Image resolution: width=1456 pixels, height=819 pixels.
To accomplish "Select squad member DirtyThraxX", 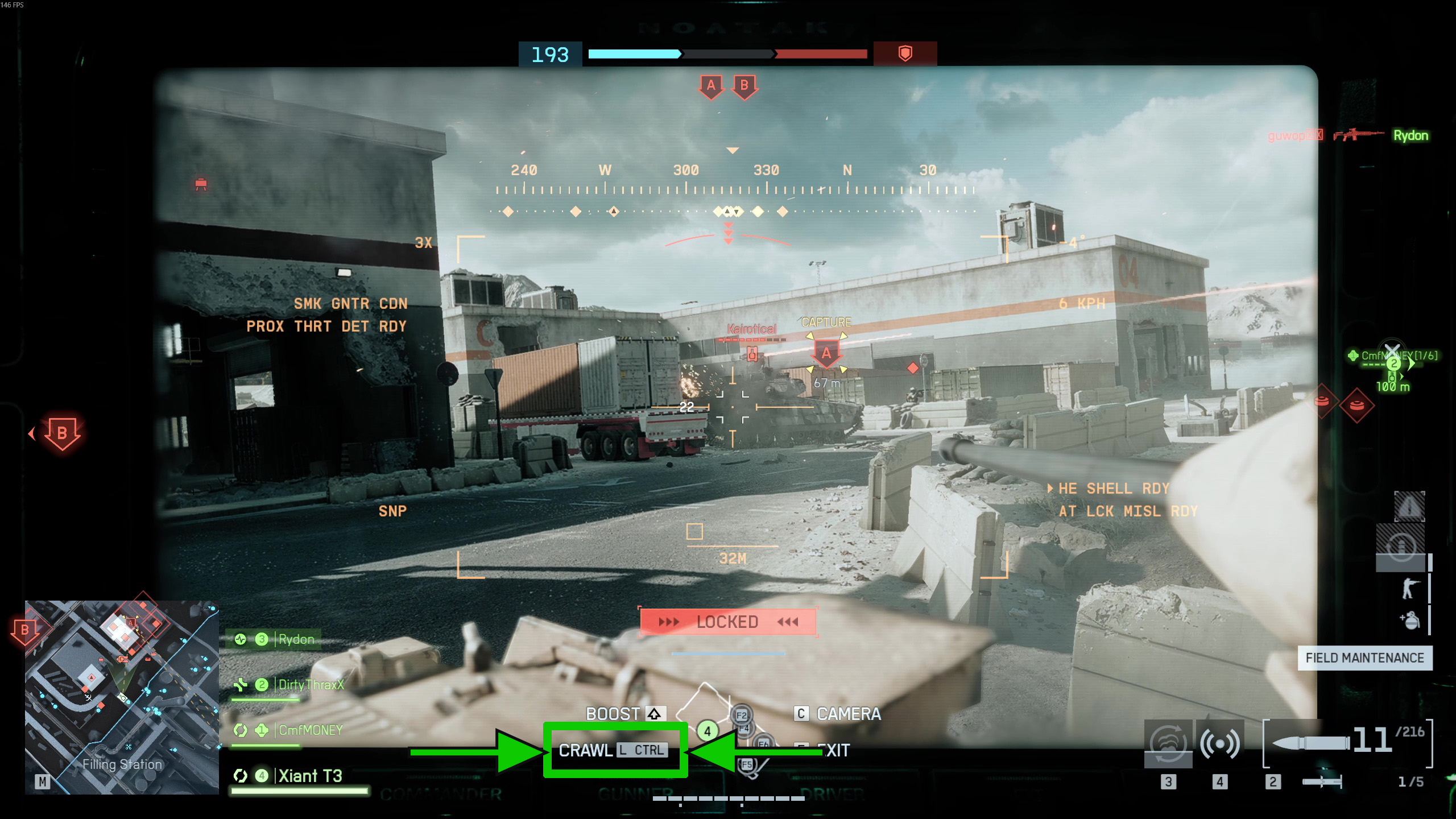I will tap(311, 685).
